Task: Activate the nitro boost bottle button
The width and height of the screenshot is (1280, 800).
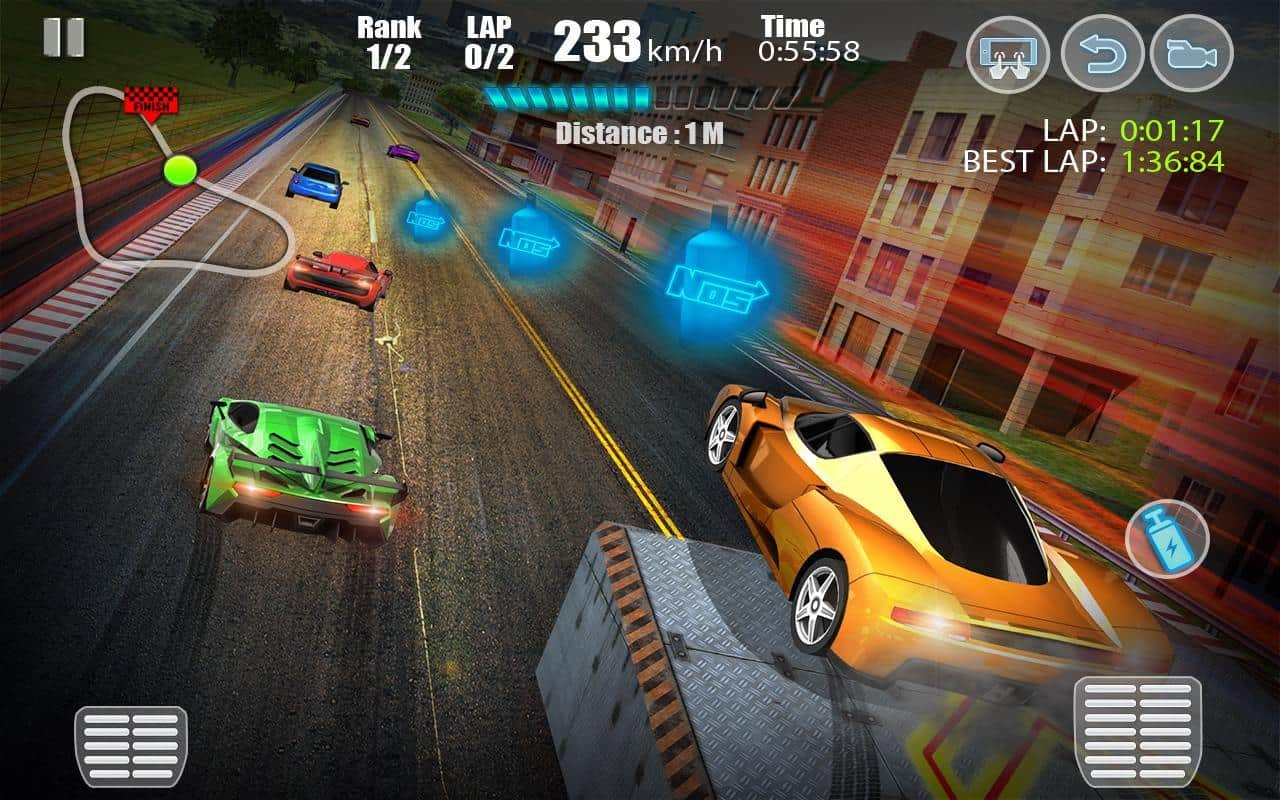Action: [x=1167, y=538]
